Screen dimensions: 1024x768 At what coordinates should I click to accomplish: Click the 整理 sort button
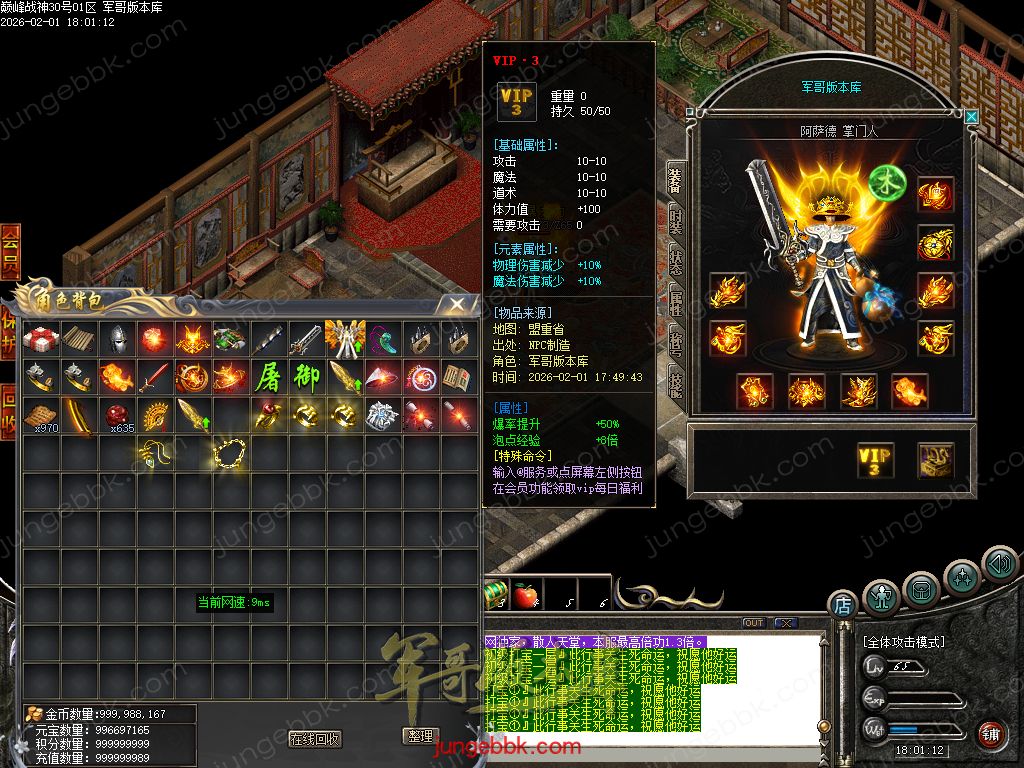click(x=419, y=736)
